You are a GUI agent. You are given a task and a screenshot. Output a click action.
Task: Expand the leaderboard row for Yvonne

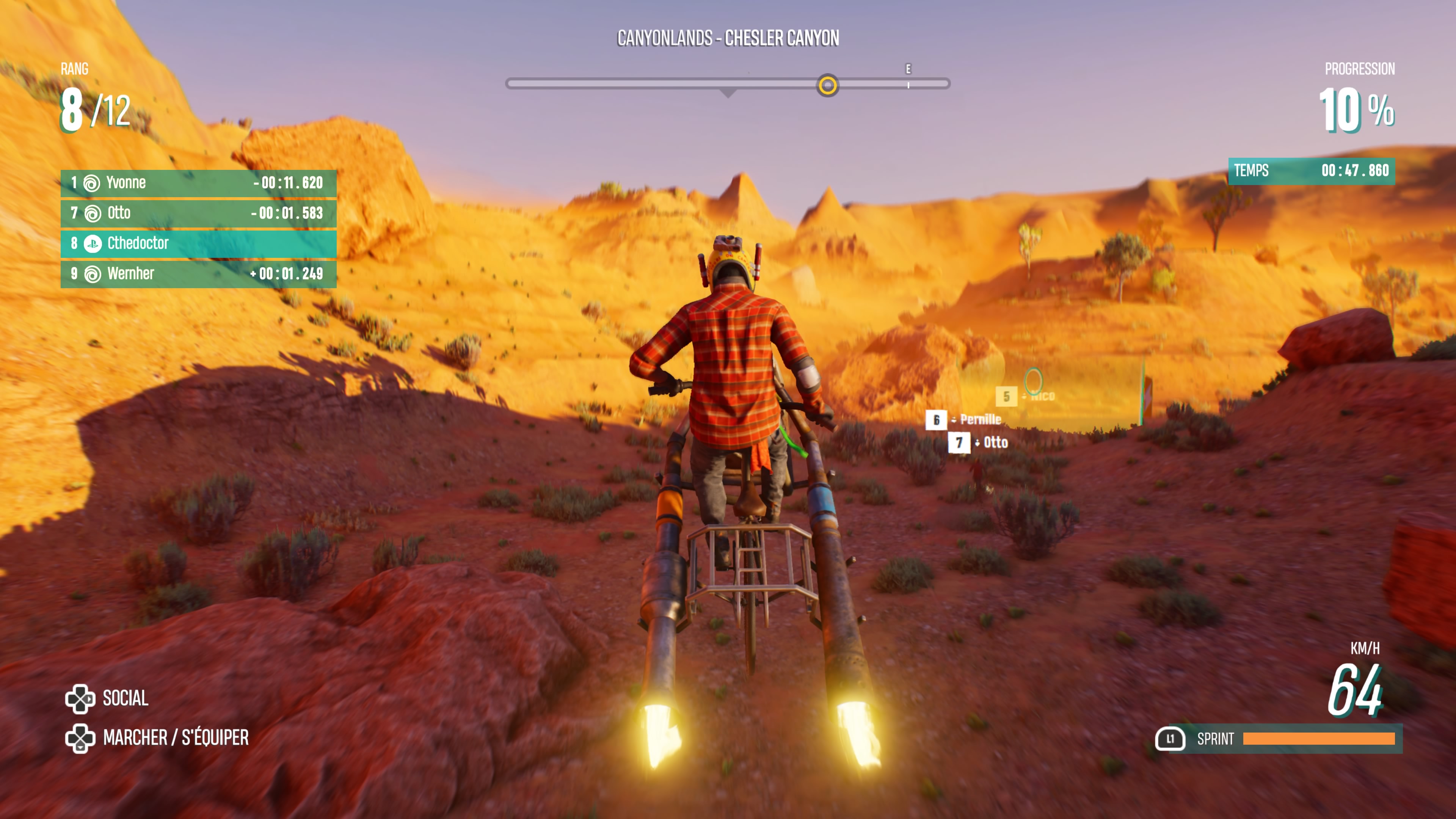197,183
